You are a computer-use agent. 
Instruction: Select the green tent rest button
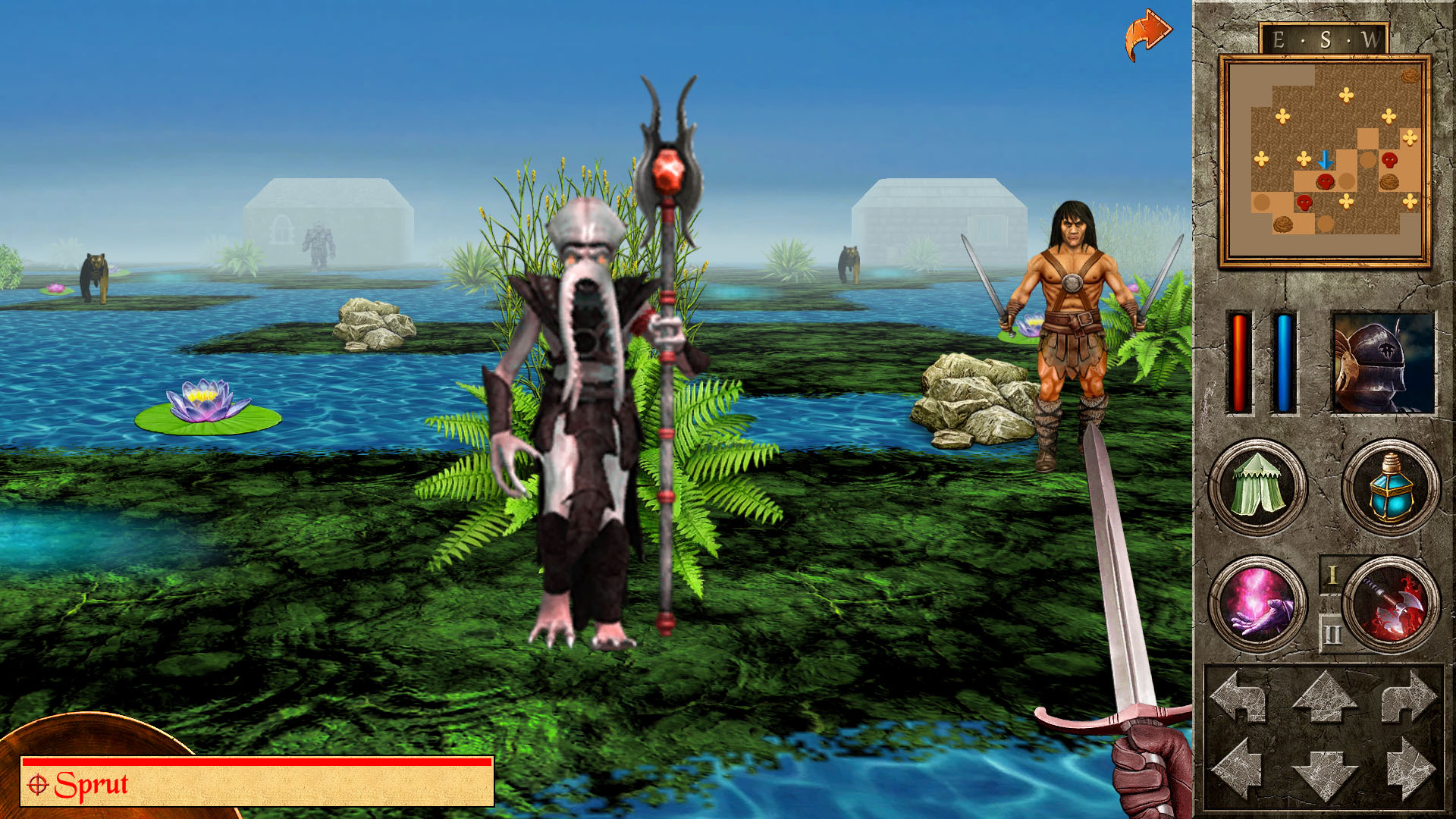click(x=1257, y=487)
